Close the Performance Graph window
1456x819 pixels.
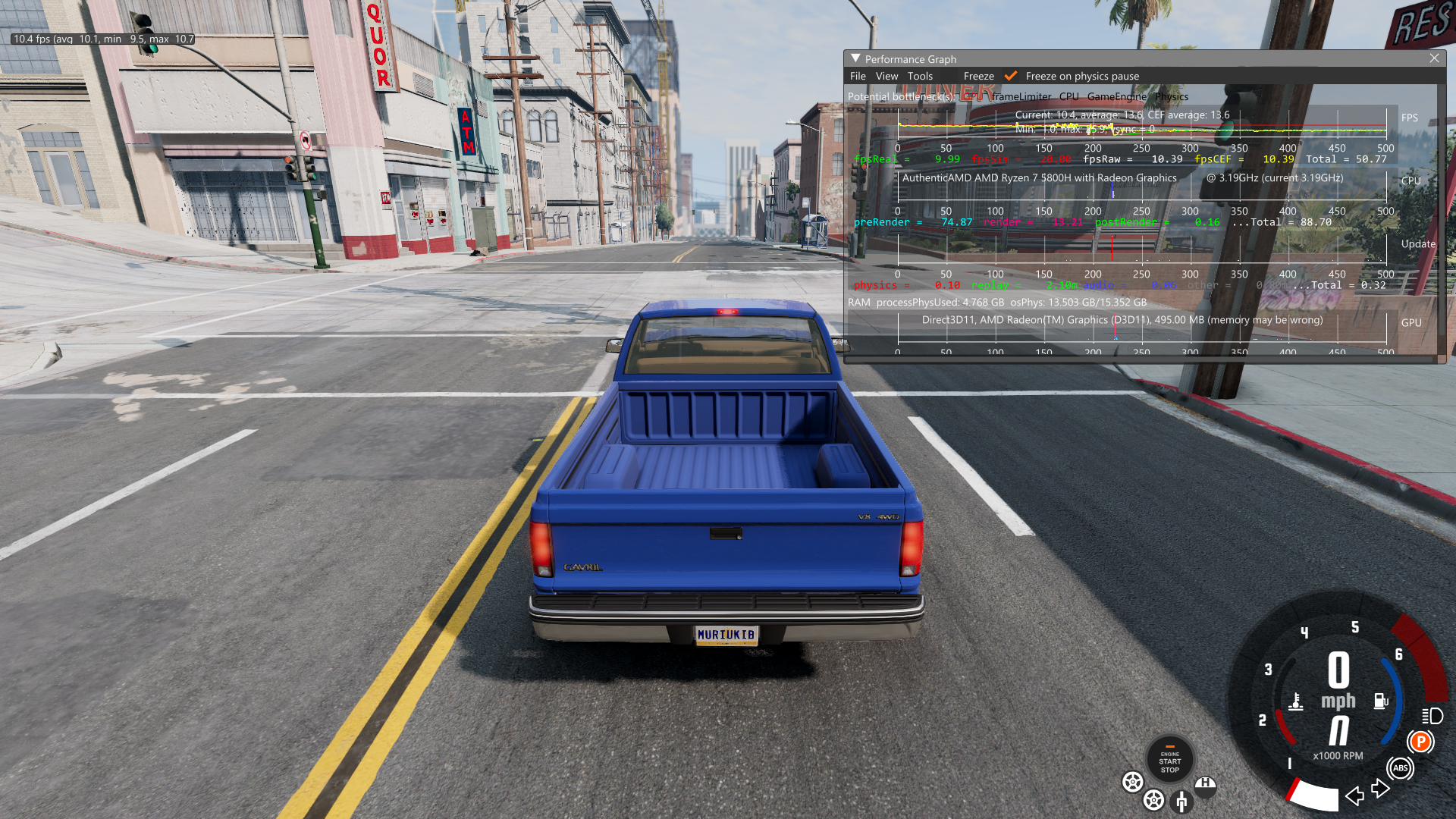pos(1434,58)
